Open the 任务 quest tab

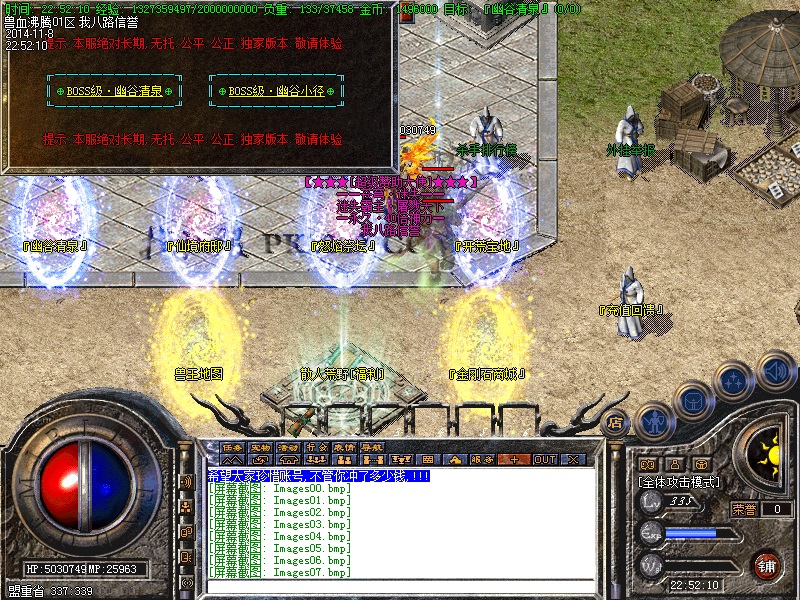point(232,447)
